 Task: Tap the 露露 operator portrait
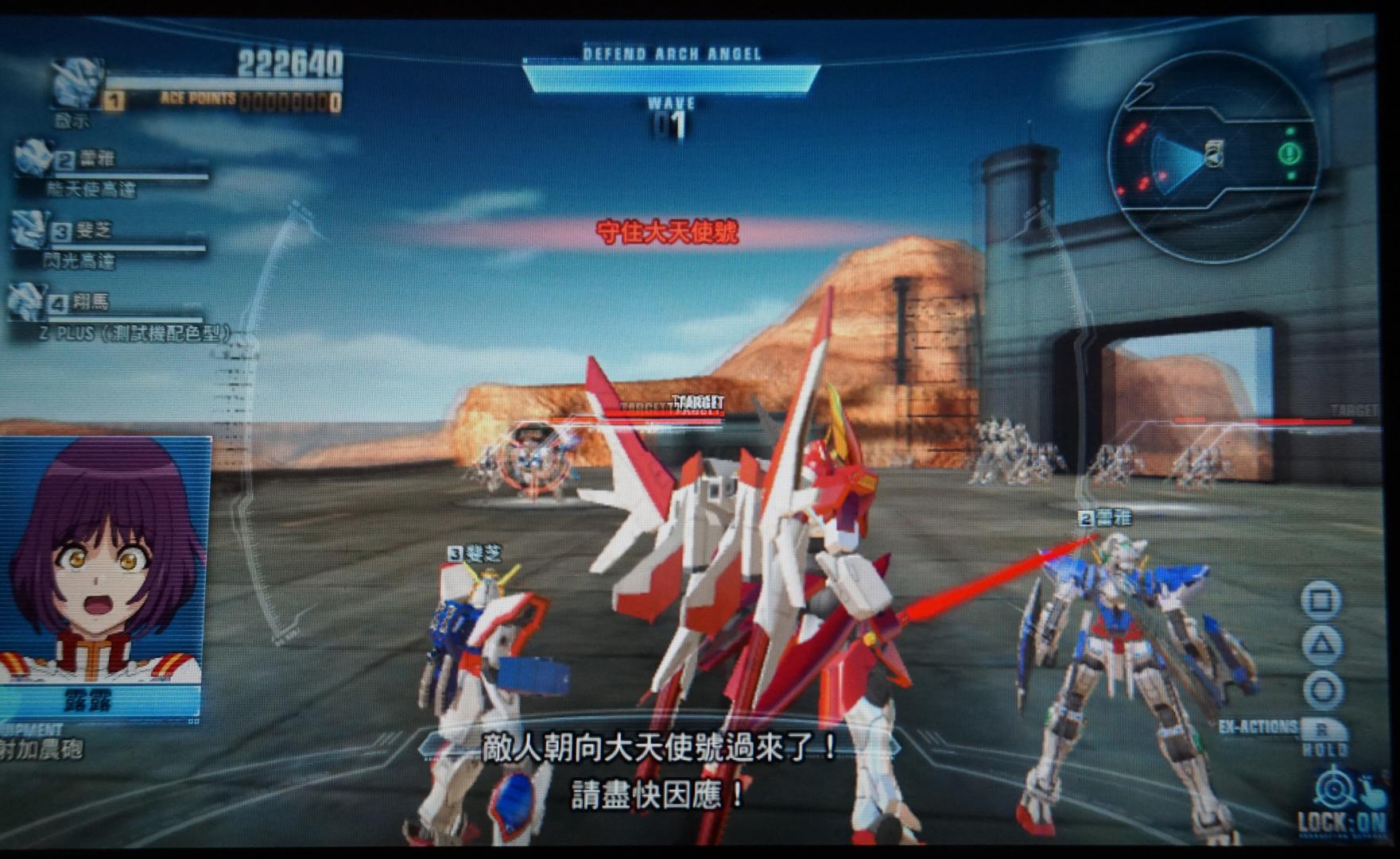[x=105, y=560]
